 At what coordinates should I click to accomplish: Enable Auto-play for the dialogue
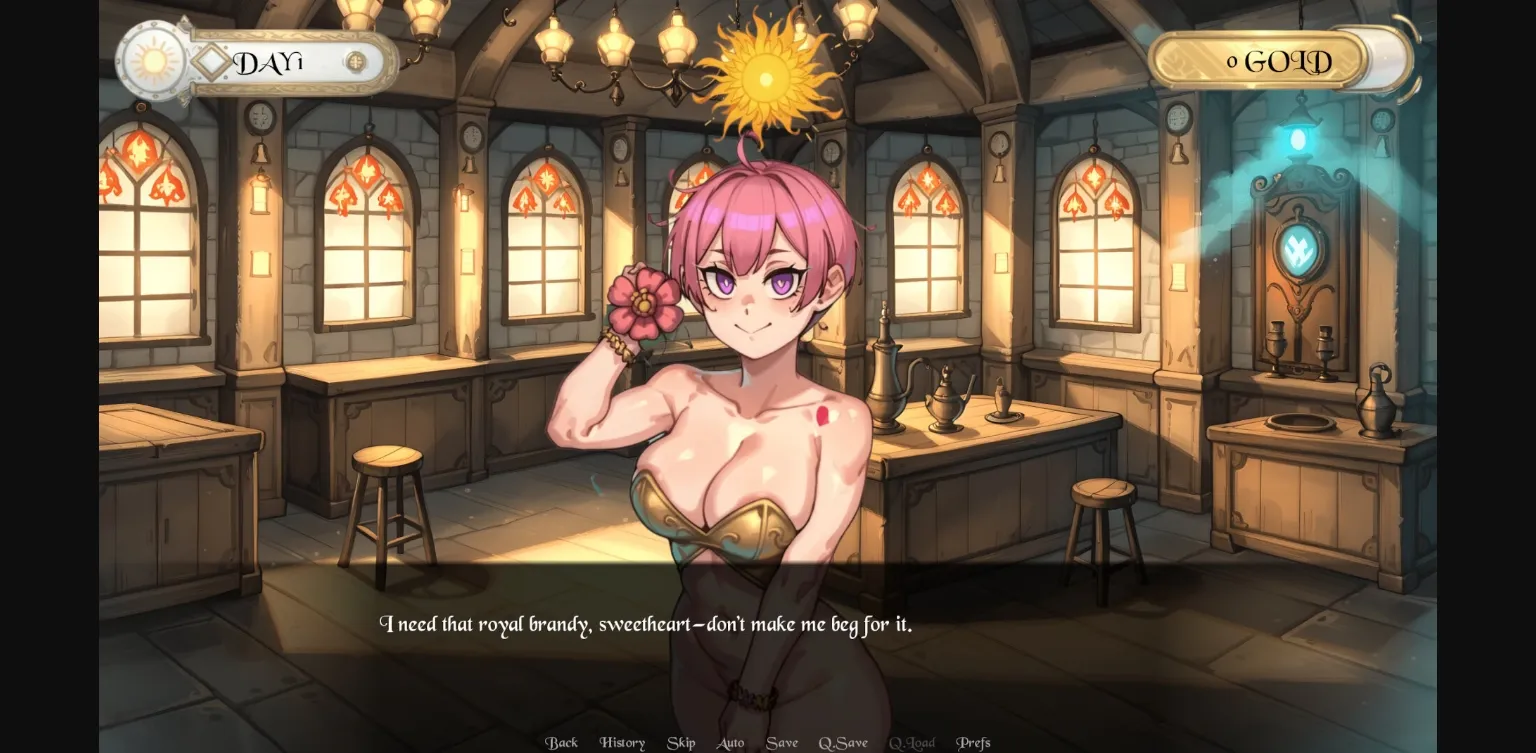[730, 742]
